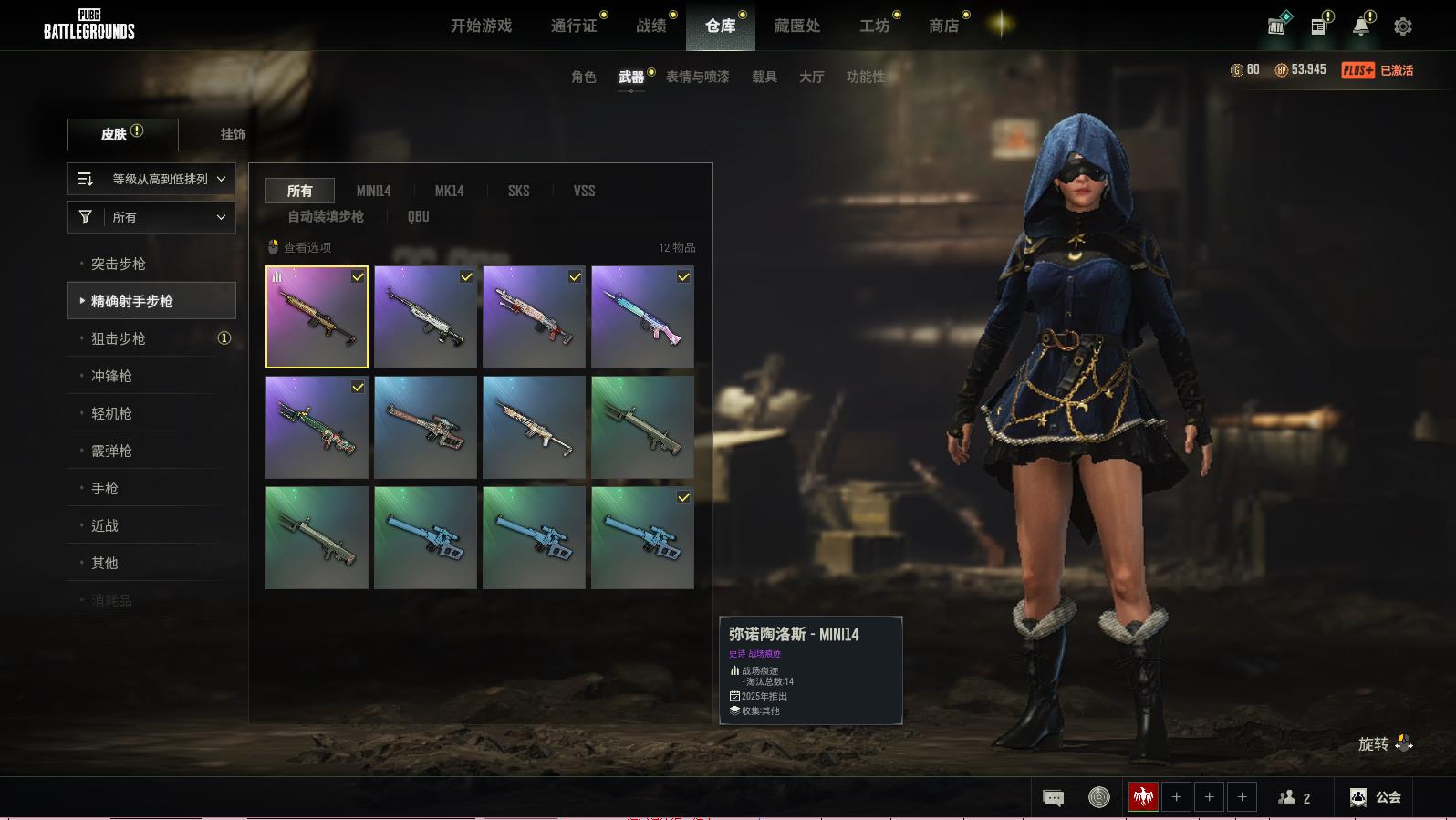Open the 商店 store menu
Screen dimensions: 1456x820
click(x=943, y=26)
